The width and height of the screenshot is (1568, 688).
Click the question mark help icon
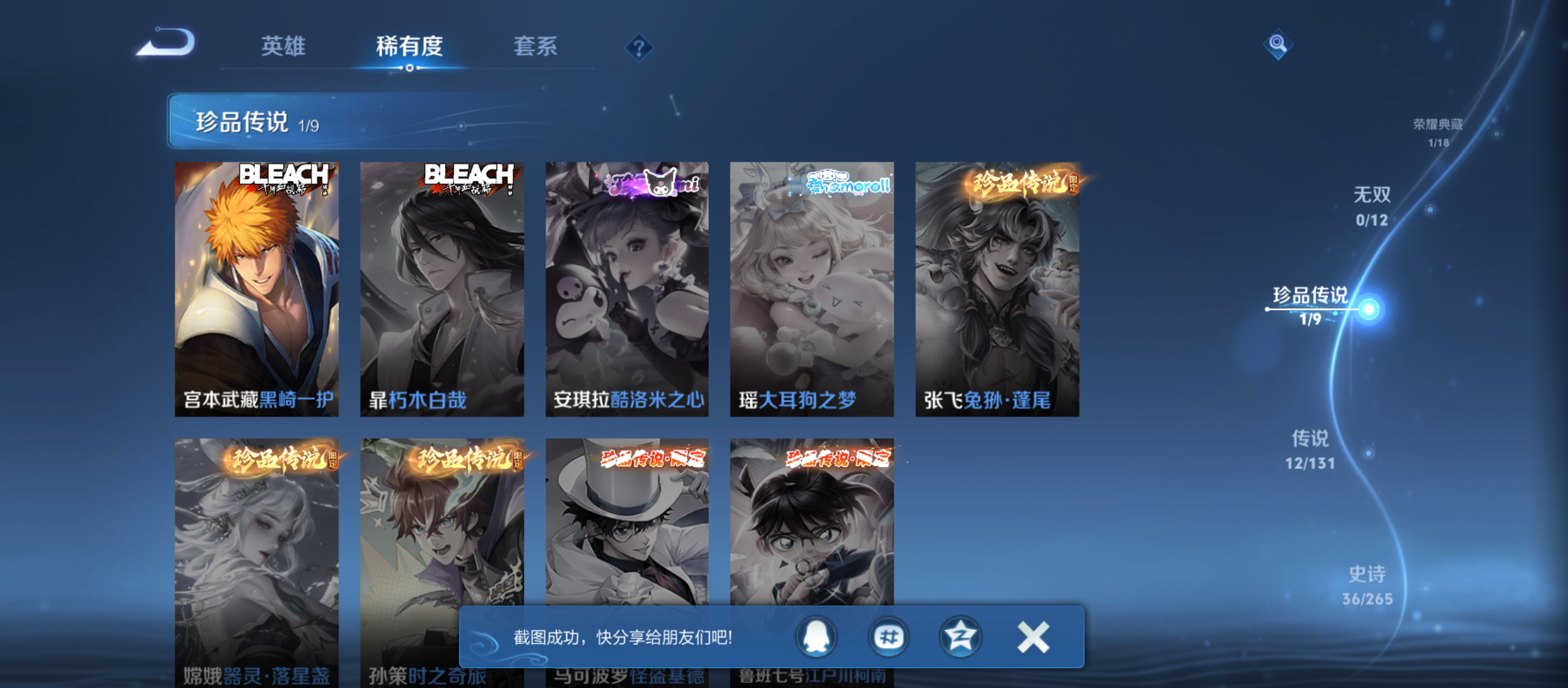point(640,47)
